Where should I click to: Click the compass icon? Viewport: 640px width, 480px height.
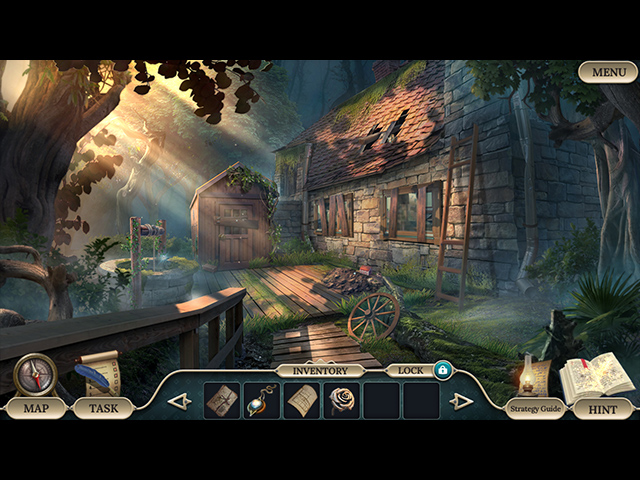(x=35, y=375)
